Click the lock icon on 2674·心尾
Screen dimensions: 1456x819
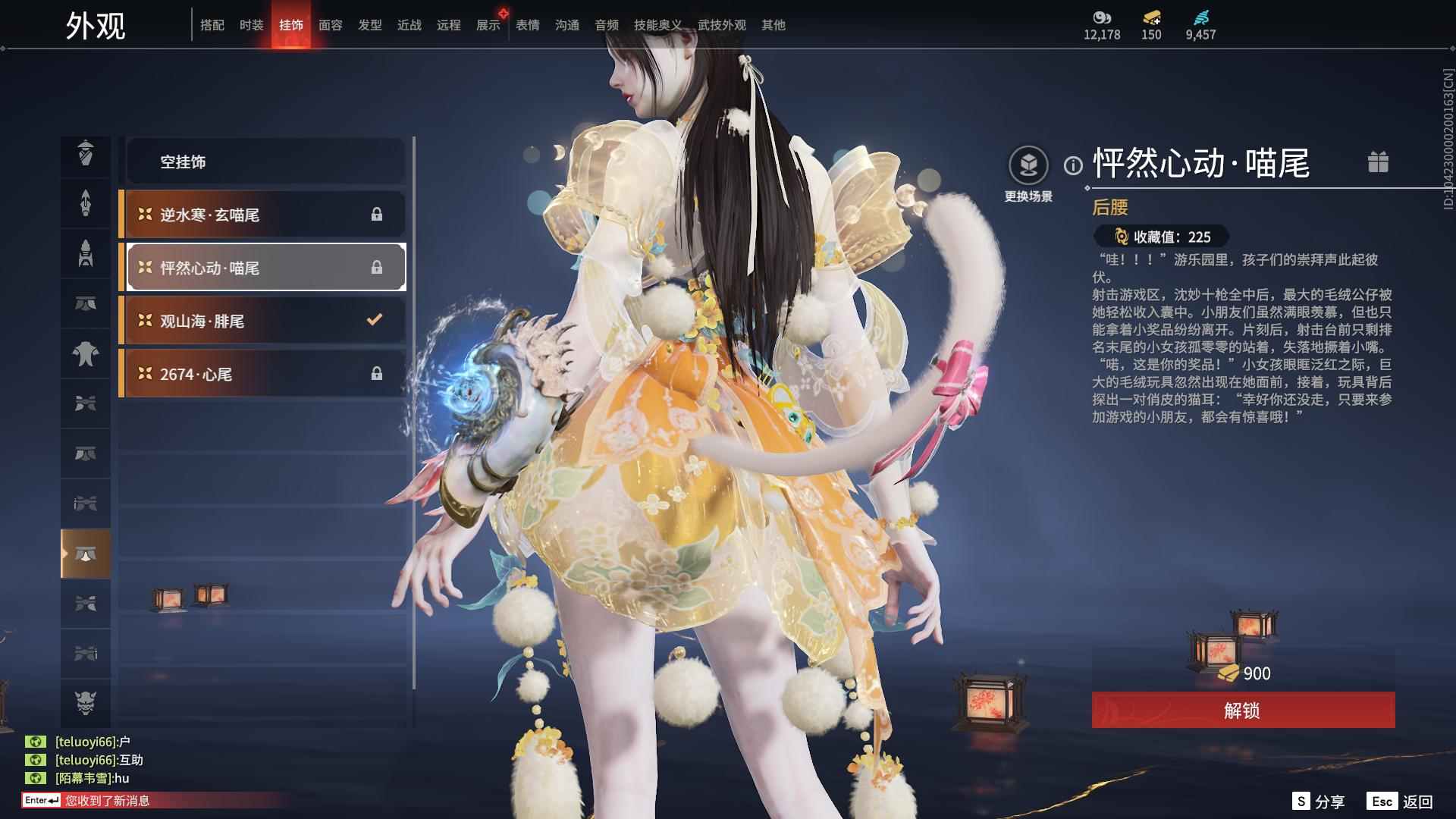tap(377, 373)
